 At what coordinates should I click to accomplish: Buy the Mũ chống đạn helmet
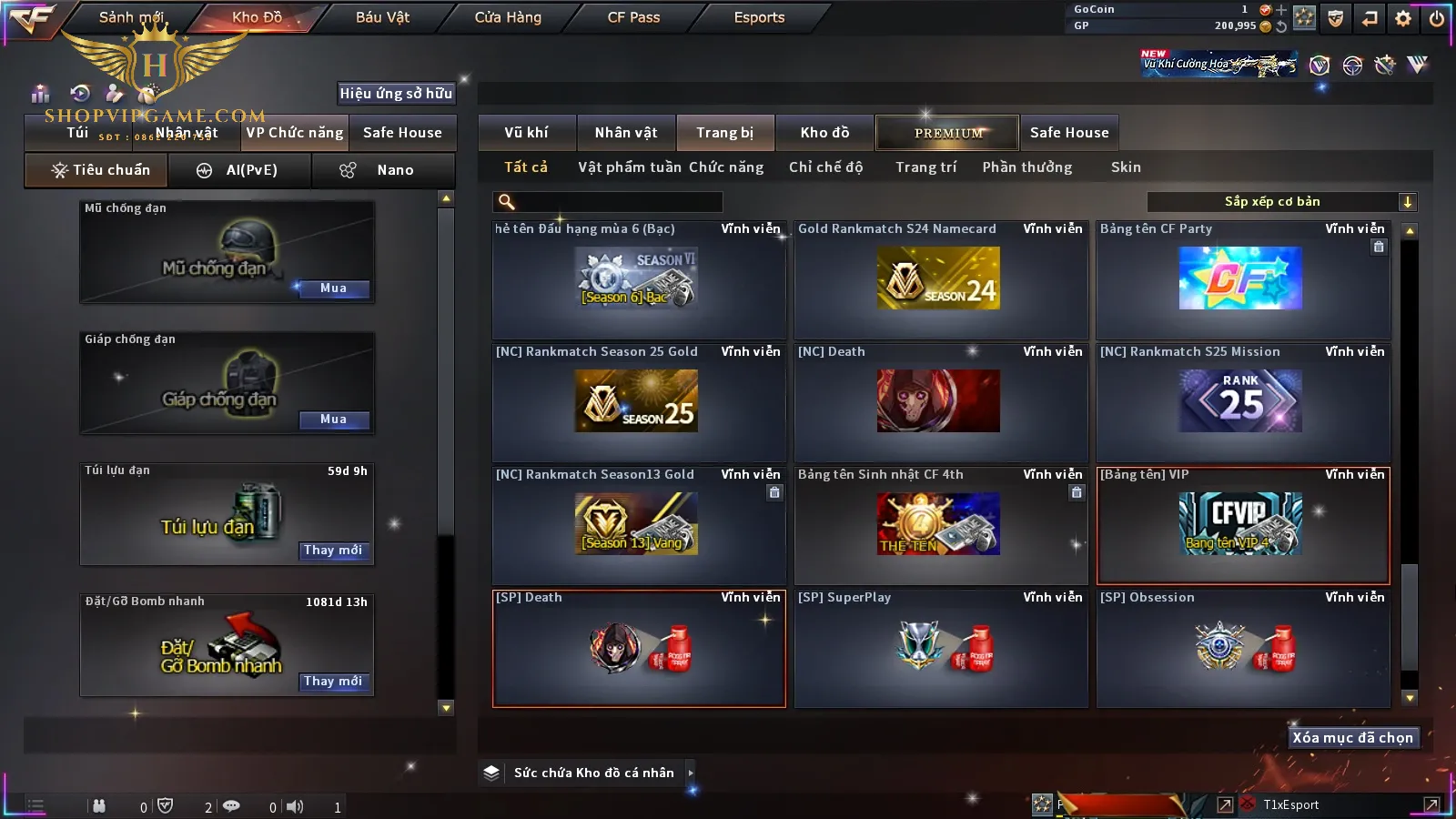333,288
